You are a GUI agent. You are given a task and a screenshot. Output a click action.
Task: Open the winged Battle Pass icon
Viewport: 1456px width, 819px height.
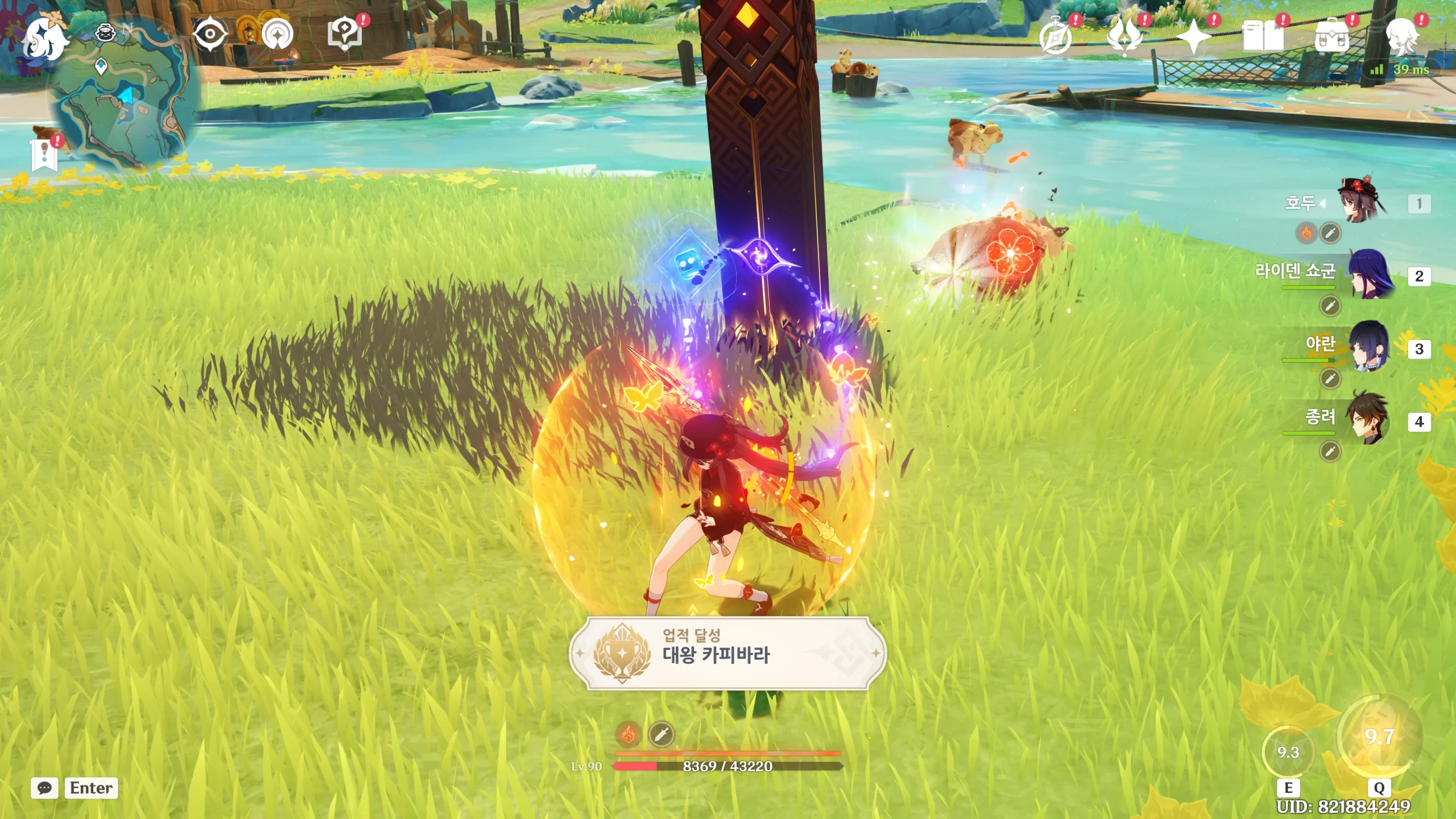pos(1124,36)
